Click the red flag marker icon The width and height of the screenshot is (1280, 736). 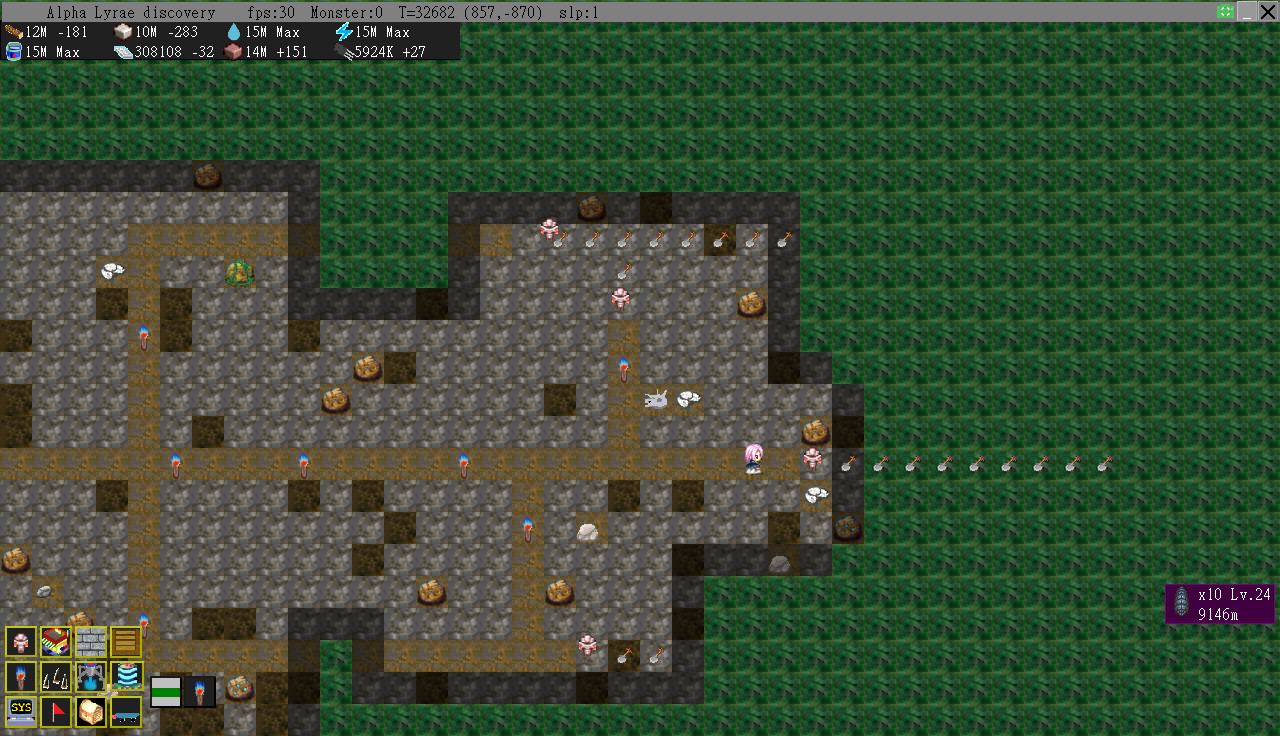tap(56, 711)
